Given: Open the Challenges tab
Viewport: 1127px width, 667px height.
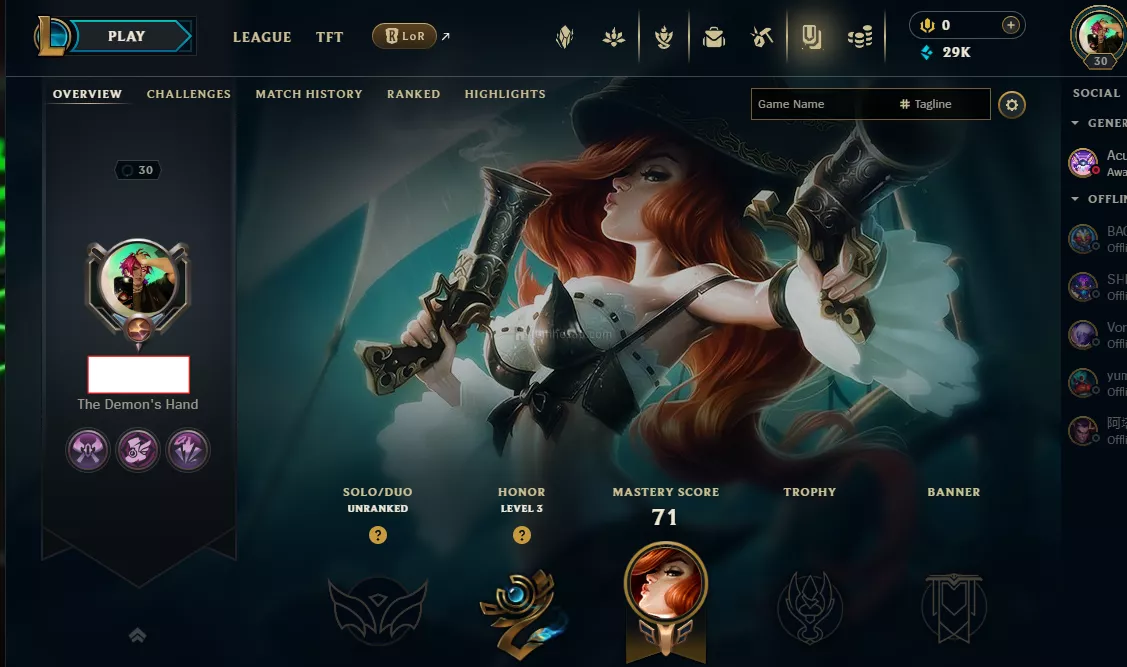Looking at the screenshot, I should click(189, 94).
